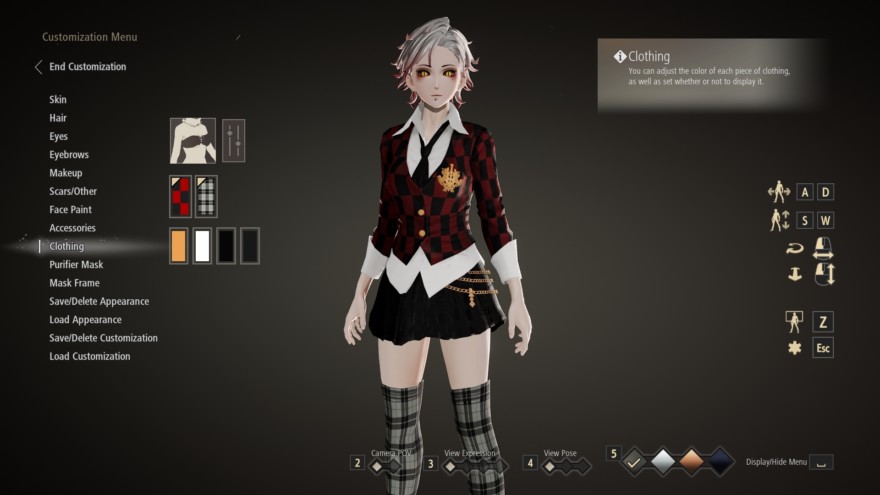This screenshot has width=880, height=495.
Task: Select the Hair menu entry
Action: pyautogui.click(x=58, y=118)
